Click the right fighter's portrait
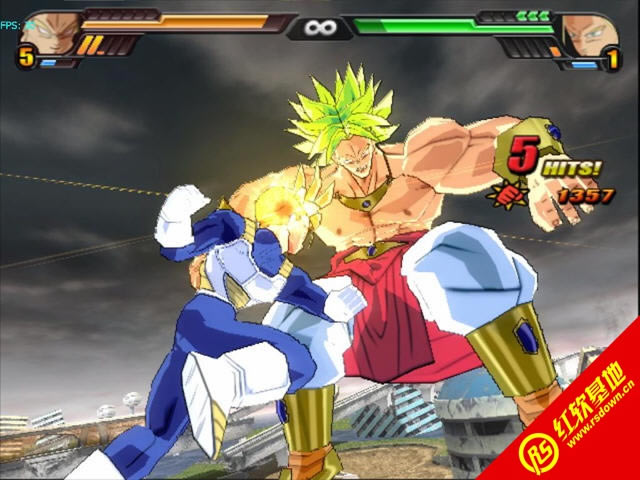Viewport: 640px width, 480px height. pyautogui.click(x=587, y=33)
